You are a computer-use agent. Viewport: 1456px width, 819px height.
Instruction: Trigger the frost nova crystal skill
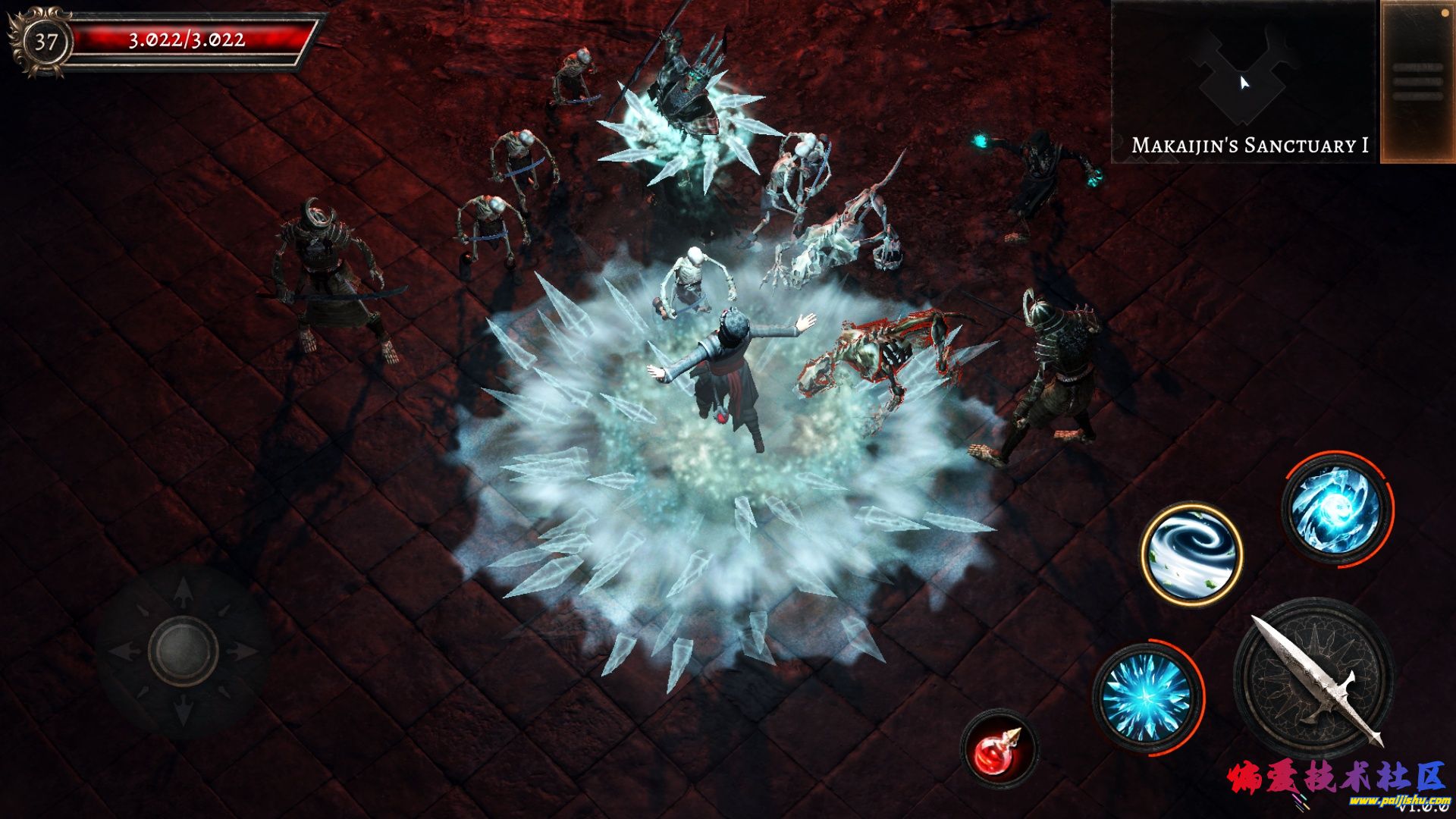(1147, 698)
